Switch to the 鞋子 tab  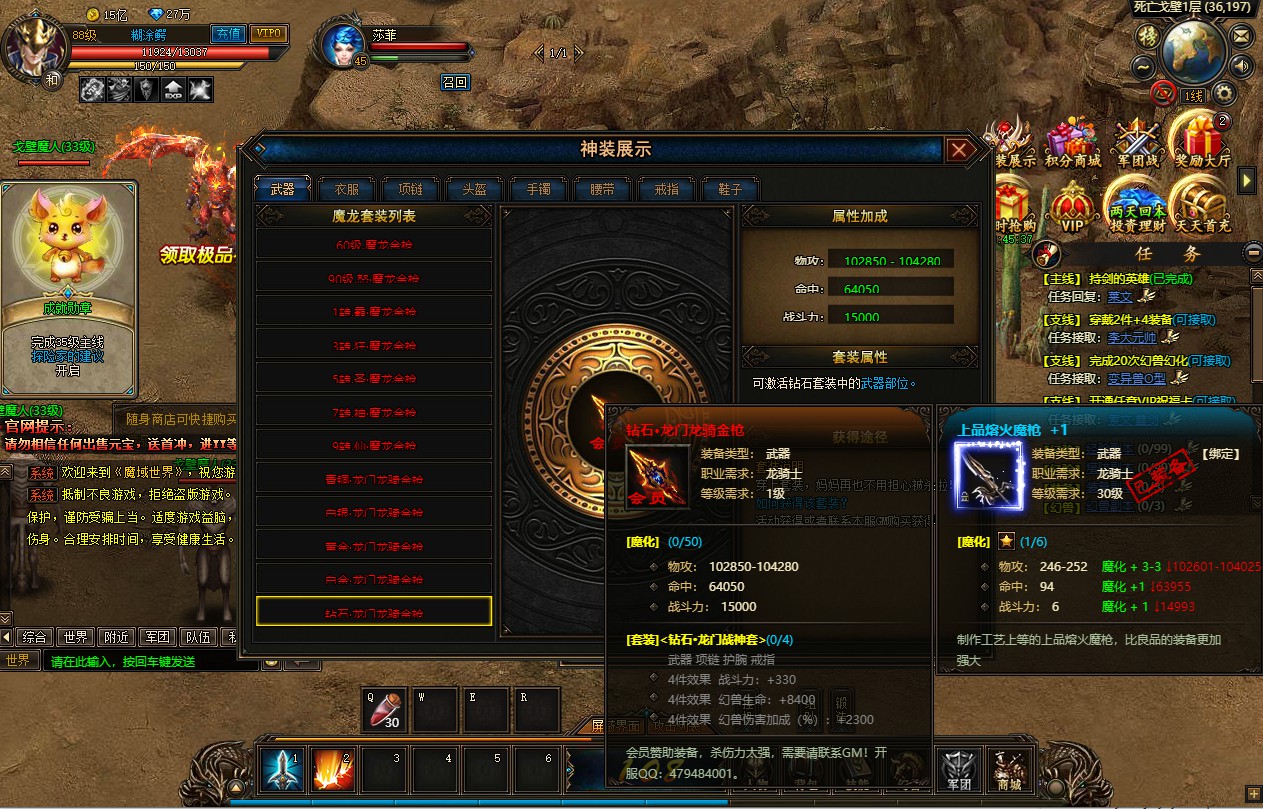point(730,189)
